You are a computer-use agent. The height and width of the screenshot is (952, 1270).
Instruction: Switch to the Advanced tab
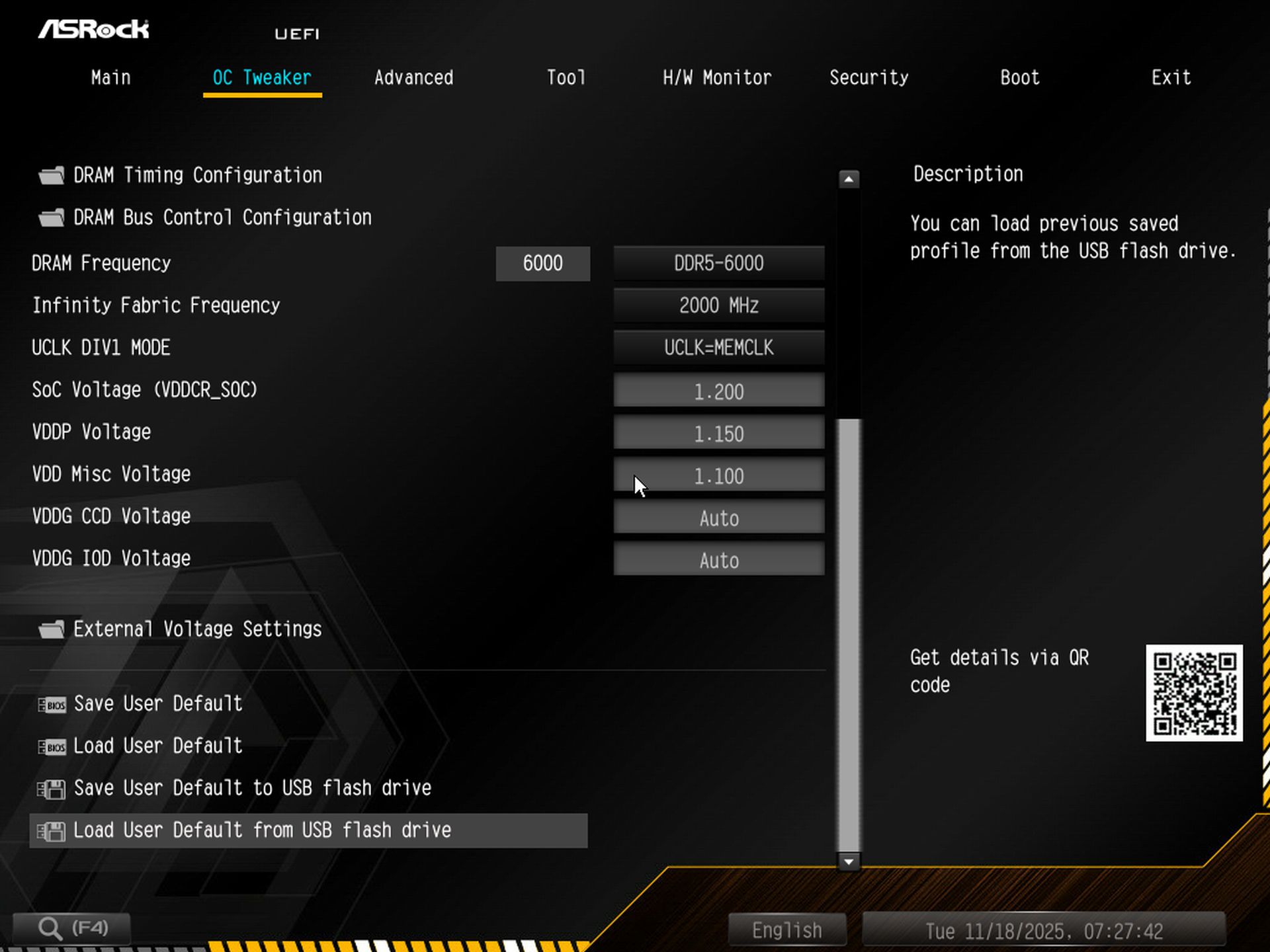pyautogui.click(x=413, y=77)
